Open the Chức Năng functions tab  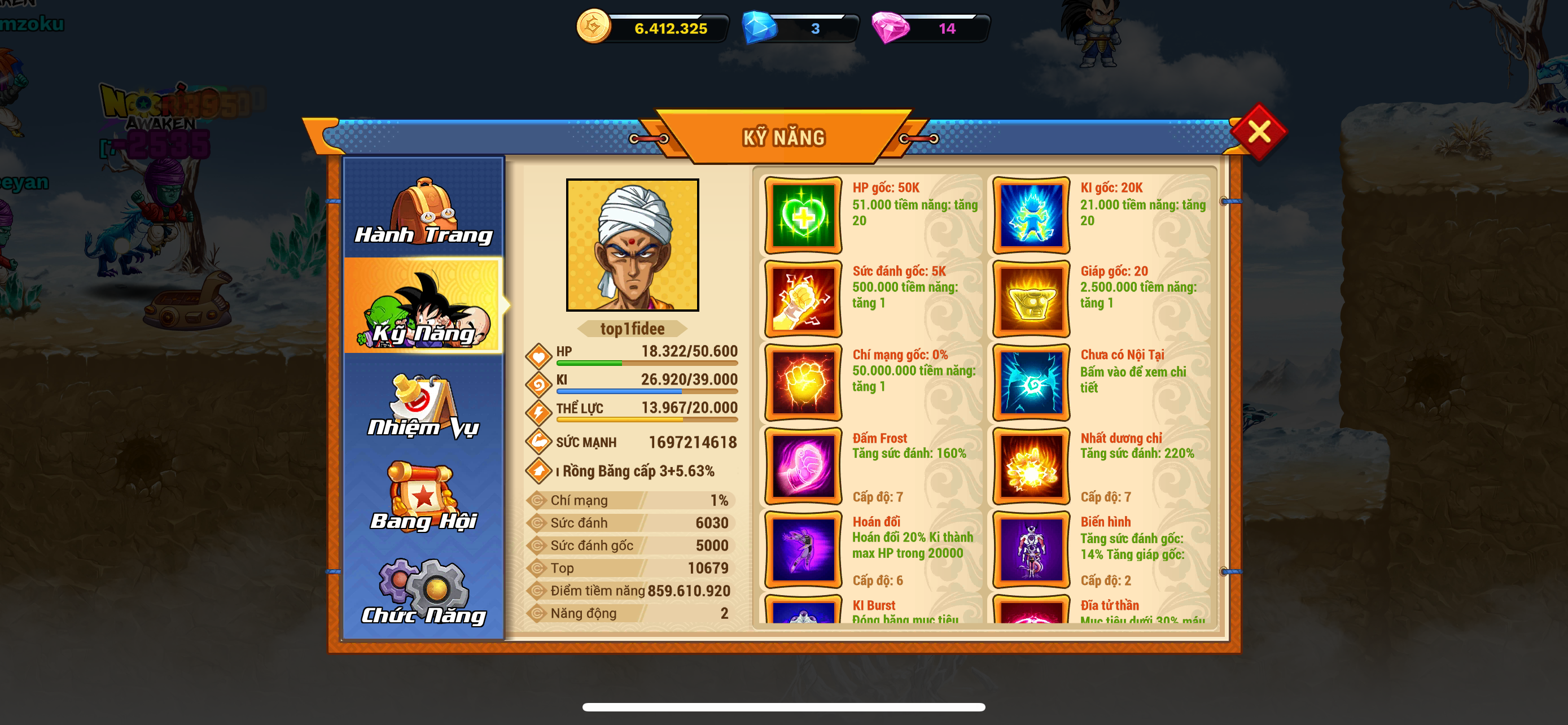pyautogui.click(x=424, y=591)
